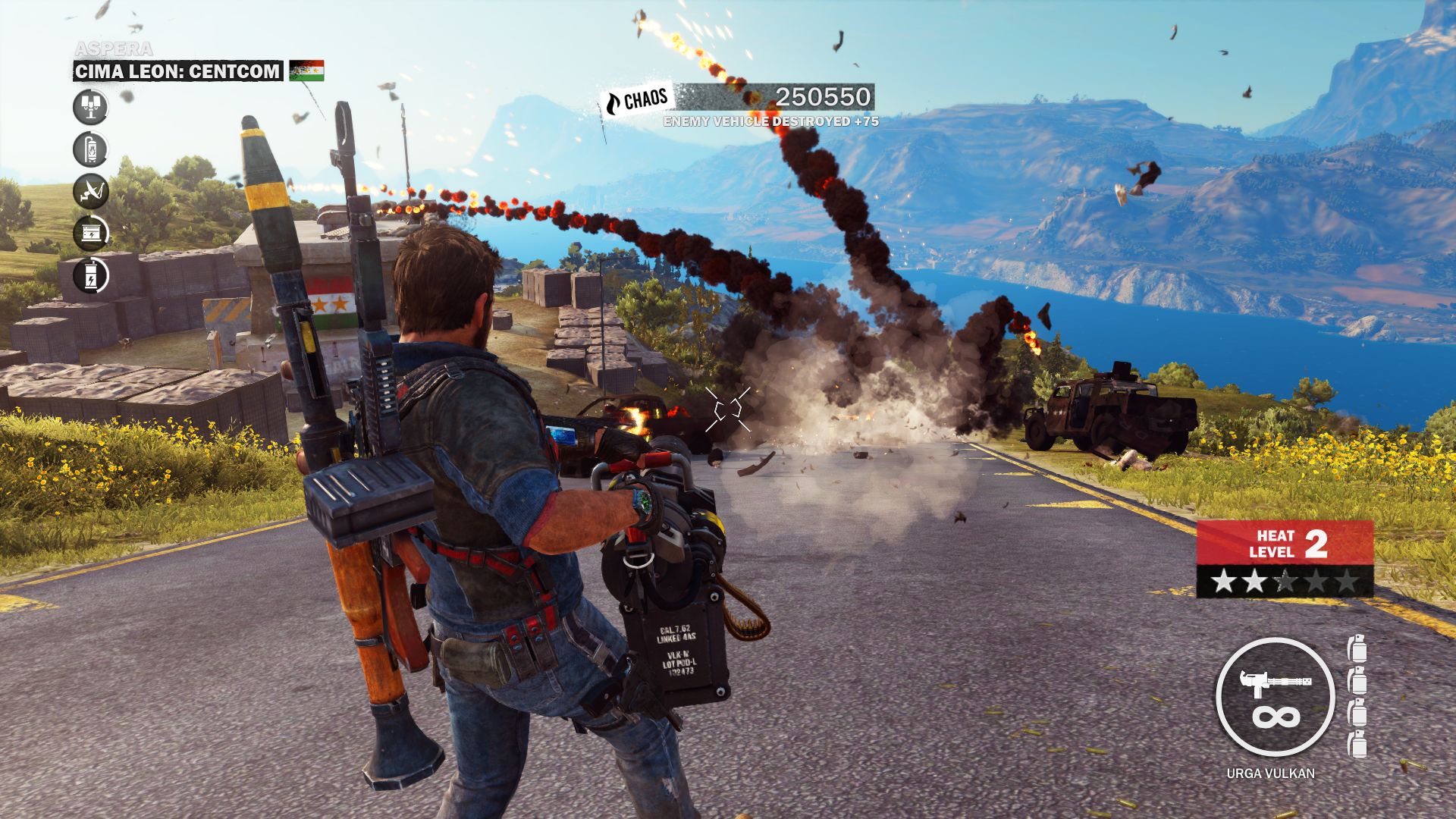Pick the transformer objective icon
1456x819 pixels.
tap(90, 275)
